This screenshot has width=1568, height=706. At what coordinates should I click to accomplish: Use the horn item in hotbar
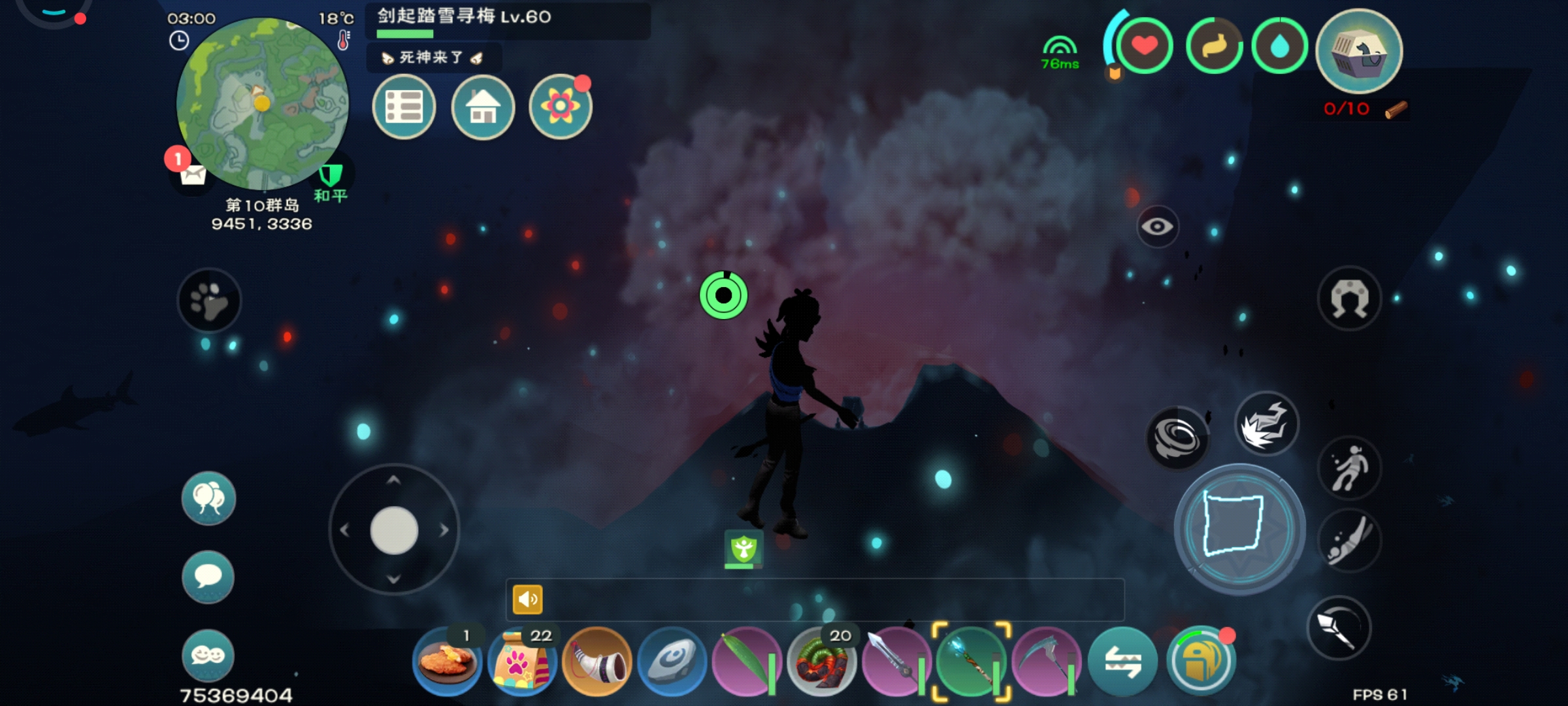(x=596, y=662)
